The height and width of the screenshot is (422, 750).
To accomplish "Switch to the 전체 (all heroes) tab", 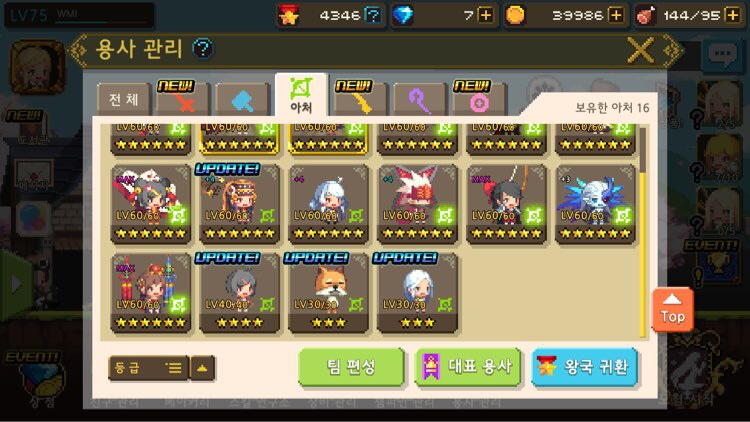I will coord(123,100).
